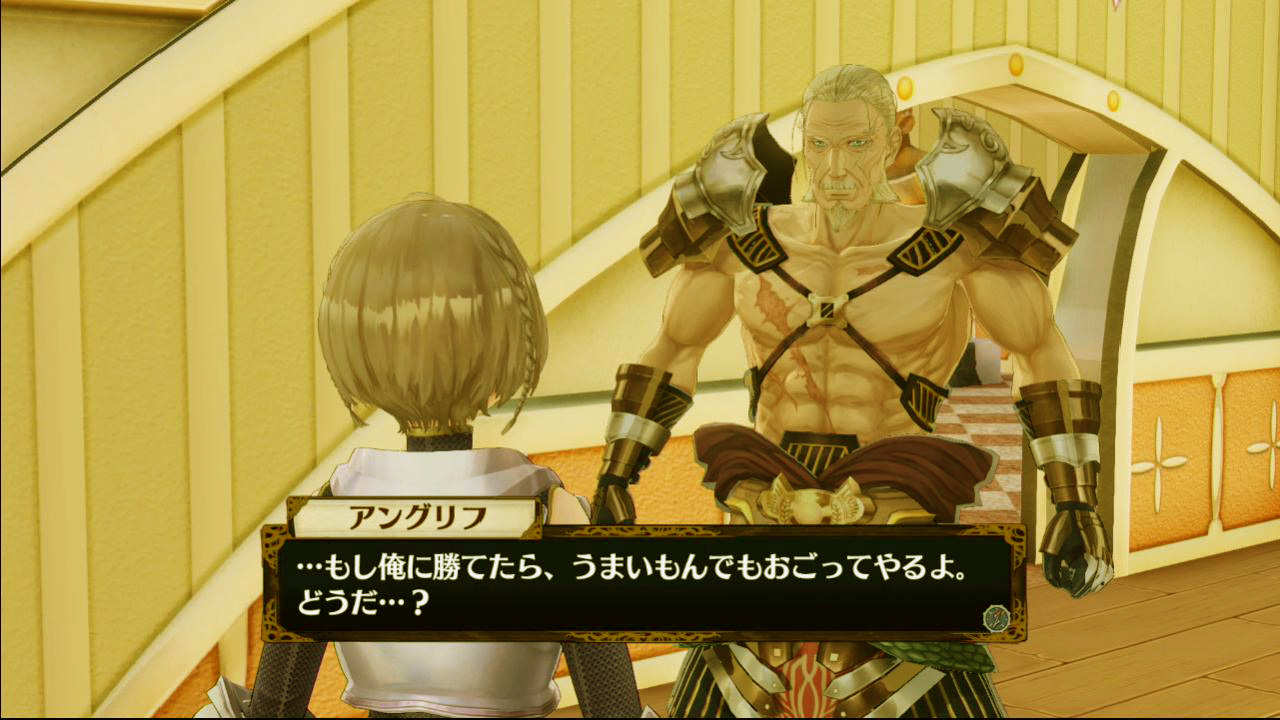This screenshot has width=1280, height=720.
Task: Advance dialogue using the round compass icon
Action: coord(995,618)
